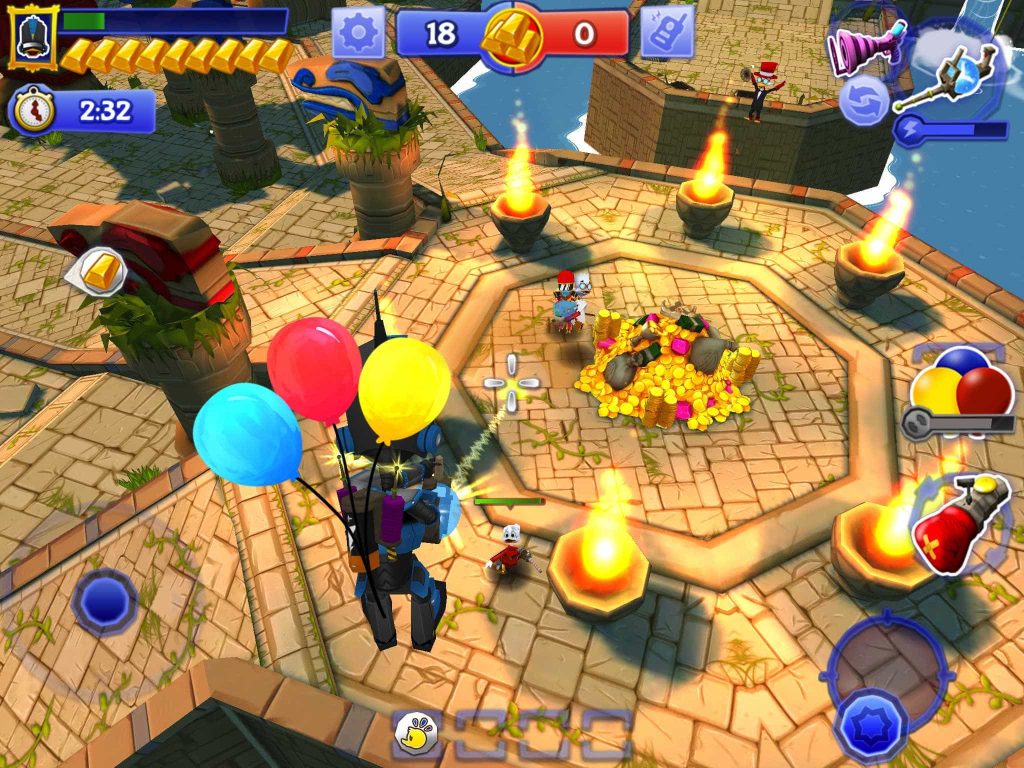Viewport: 1024px width, 768px height.
Task: Hit the blue fire button
Action: point(870,722)
